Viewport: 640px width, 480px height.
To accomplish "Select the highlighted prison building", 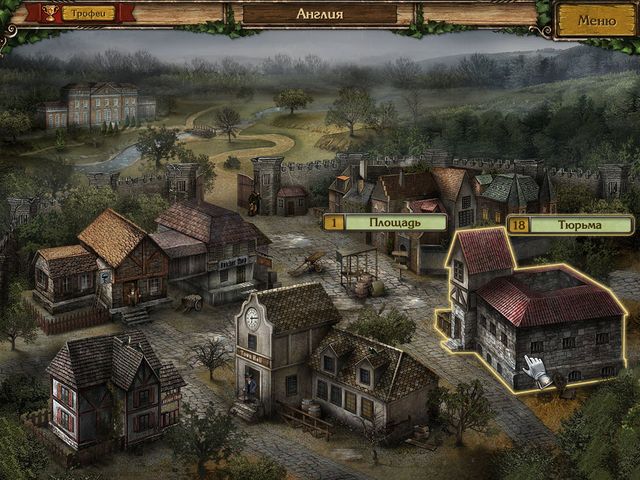I will 535,320.
